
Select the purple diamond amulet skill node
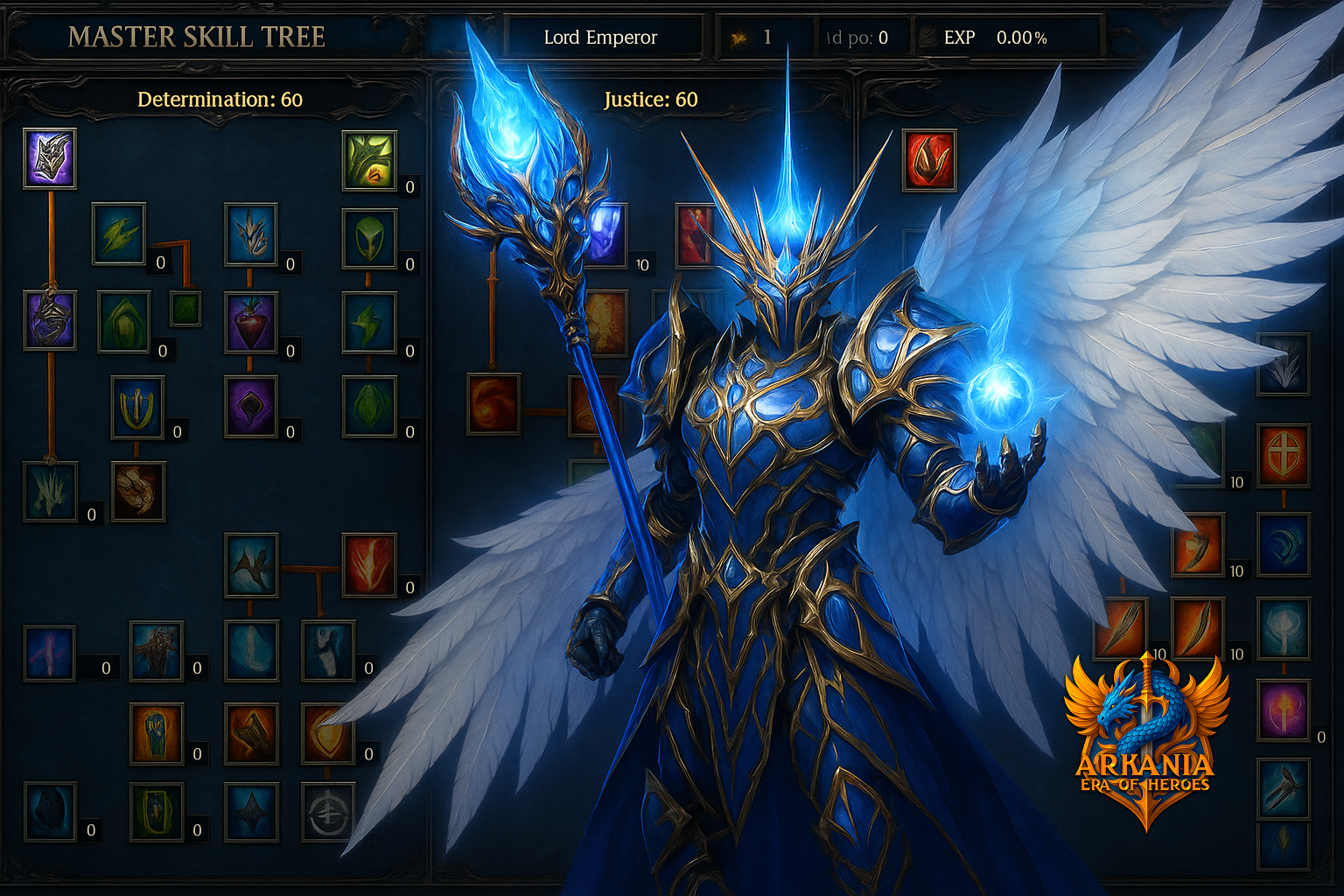tap(252, 405)
